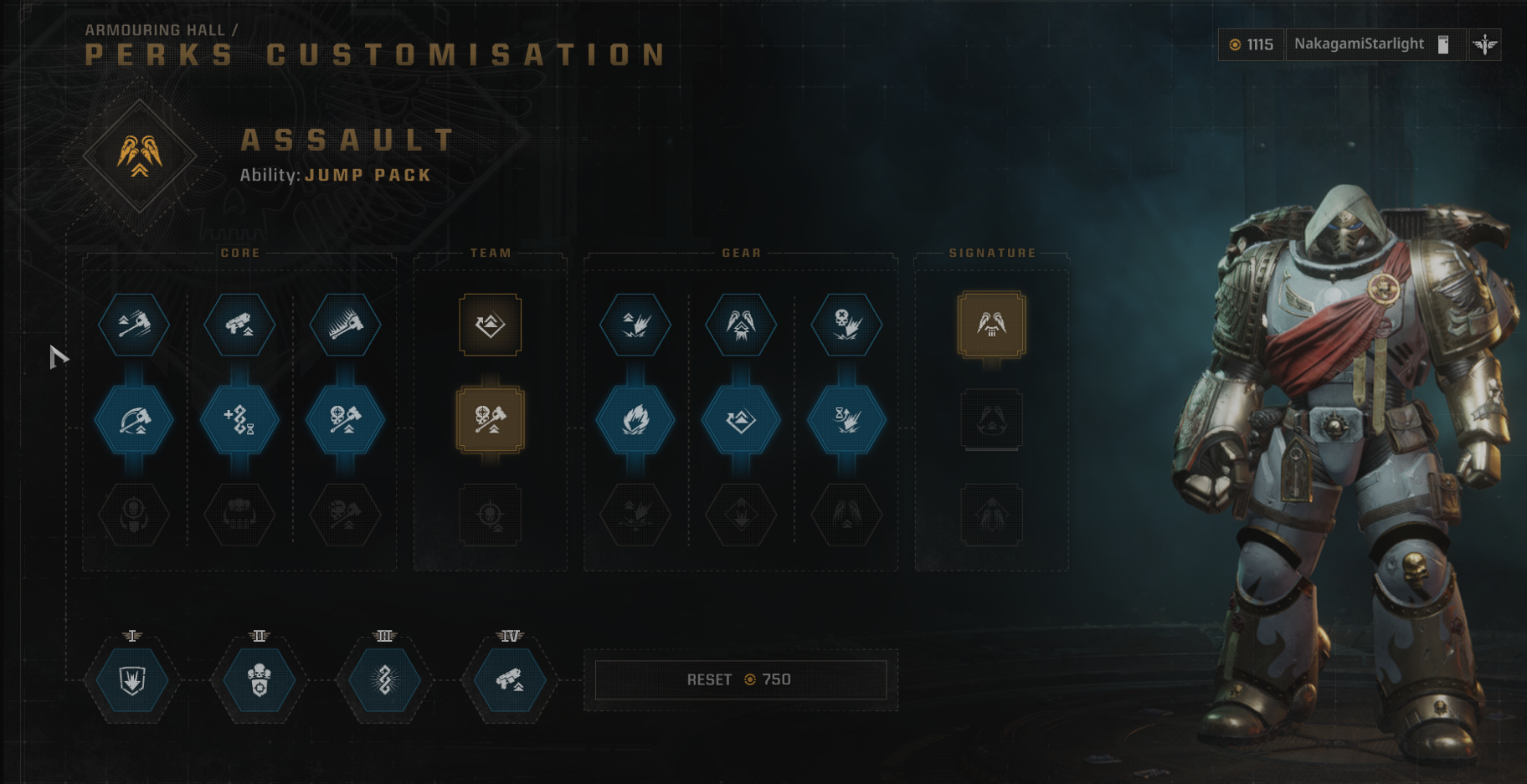Select the shield perk above tier I marker
This screenshot has width=1527, height=784.
click(x=131, y=680)
